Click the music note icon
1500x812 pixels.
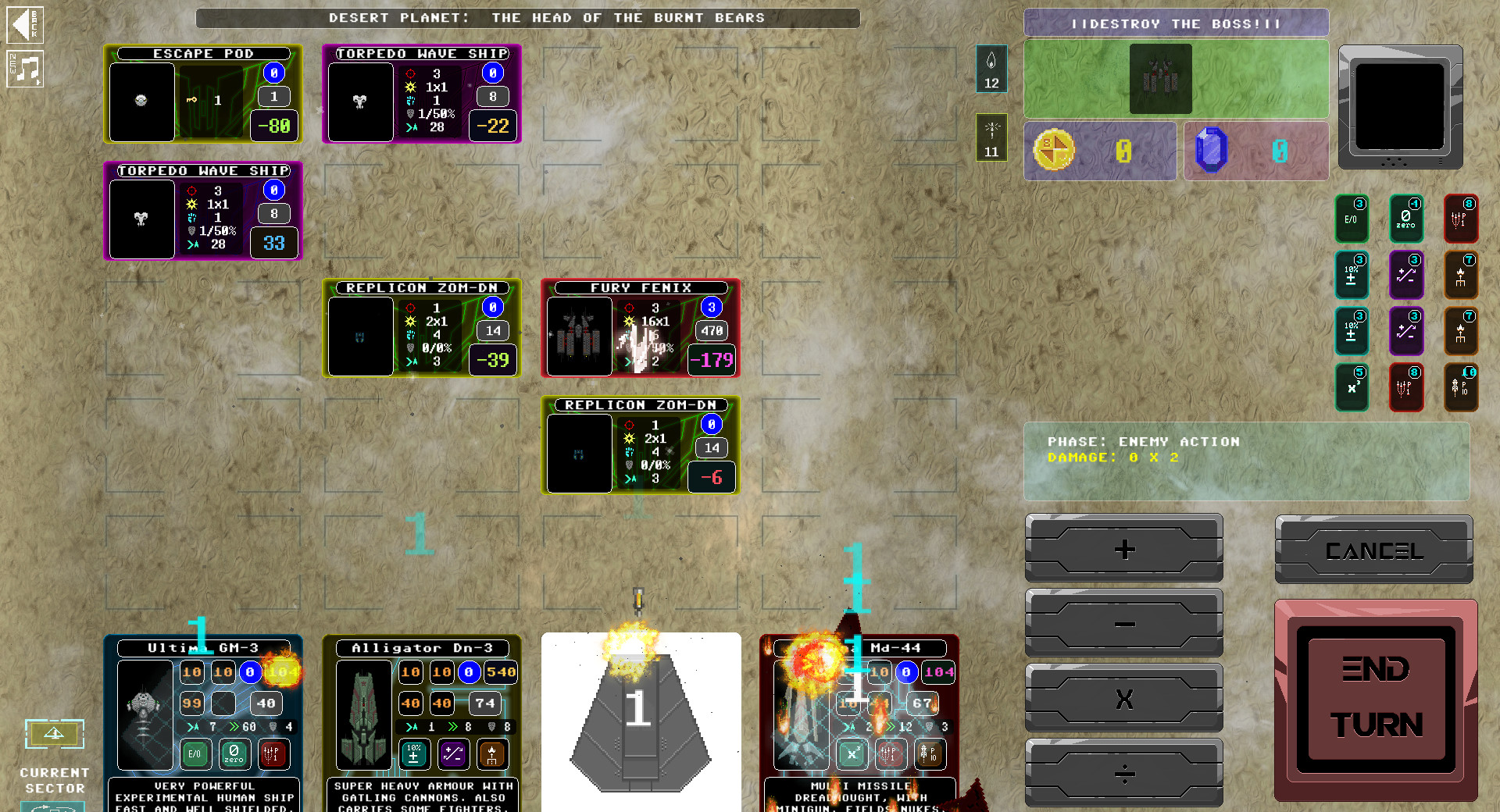[26, 70]
